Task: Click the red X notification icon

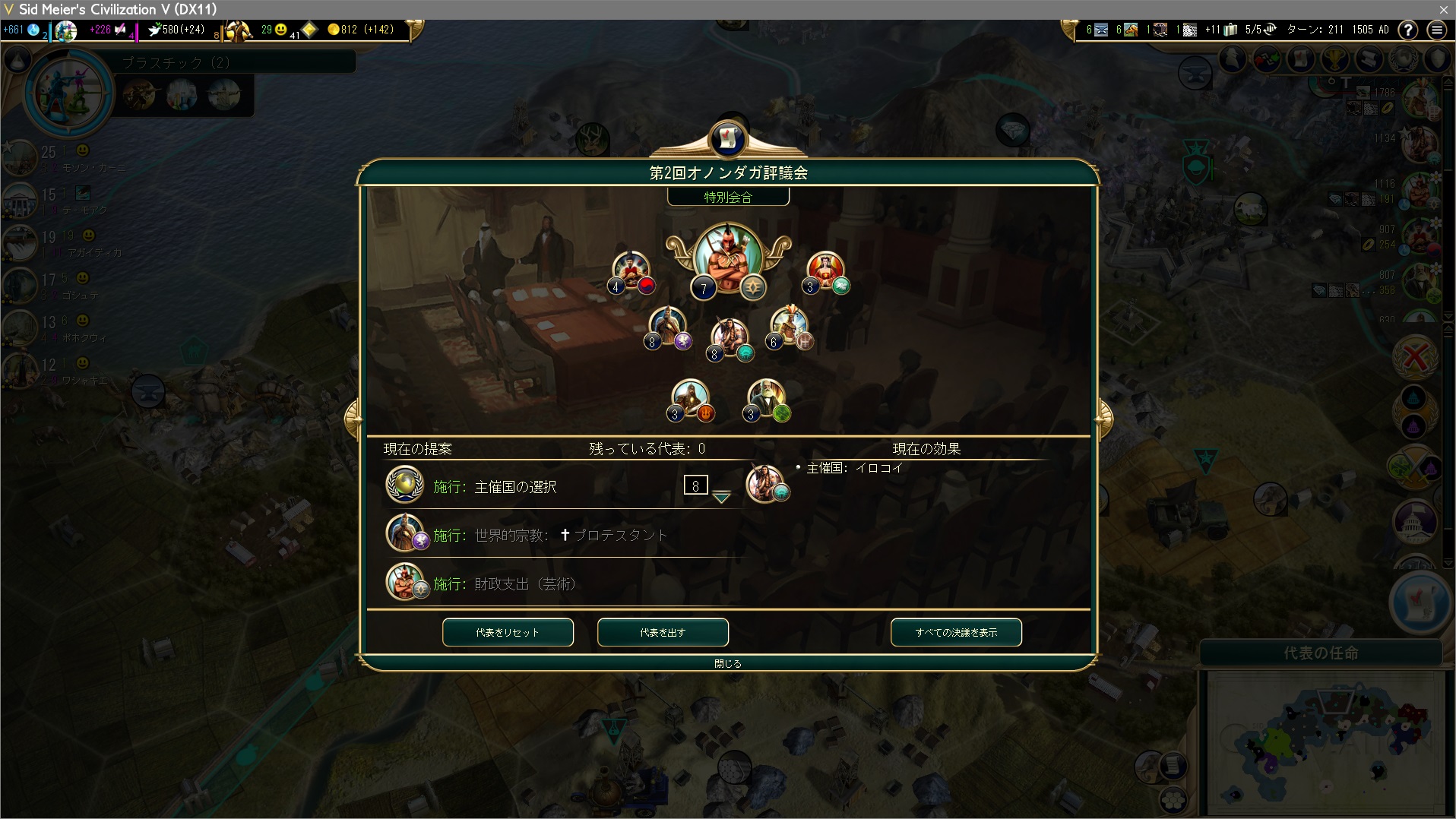Action: (x=1415, y=356)
